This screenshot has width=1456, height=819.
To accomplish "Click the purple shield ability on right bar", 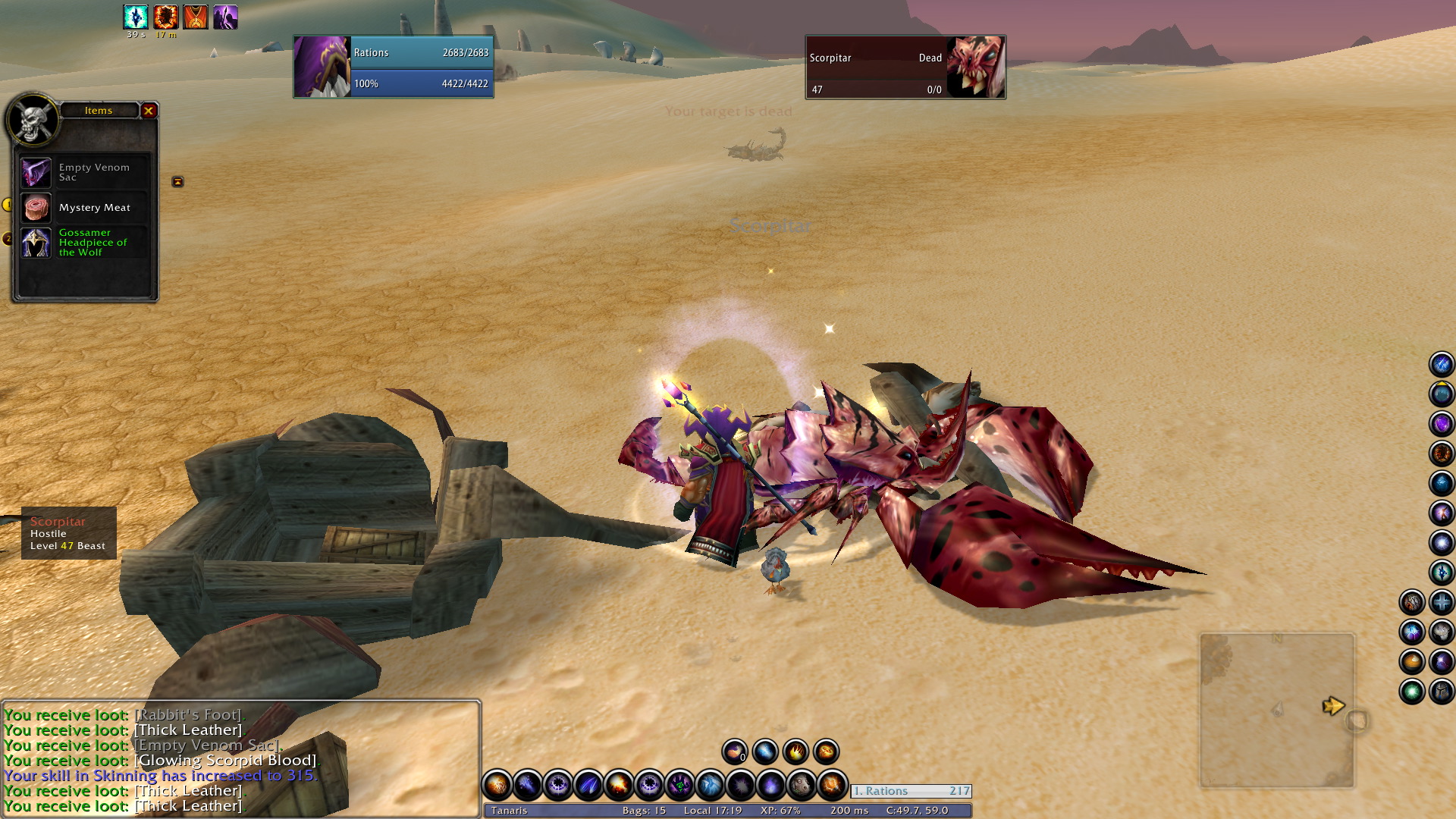I will click(x=1441, y=423).
